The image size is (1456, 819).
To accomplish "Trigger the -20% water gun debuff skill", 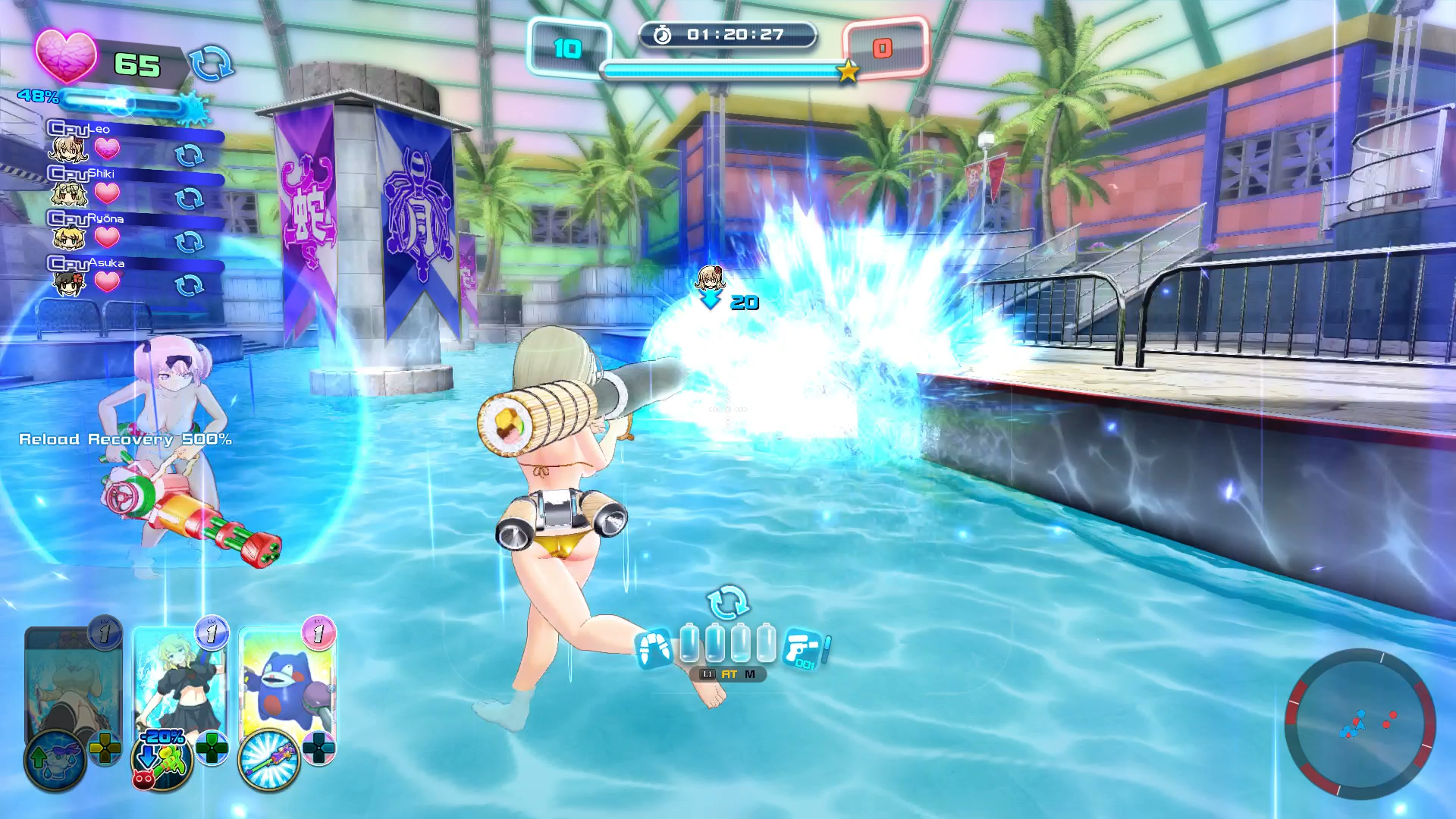I will (x=162, y=759).
